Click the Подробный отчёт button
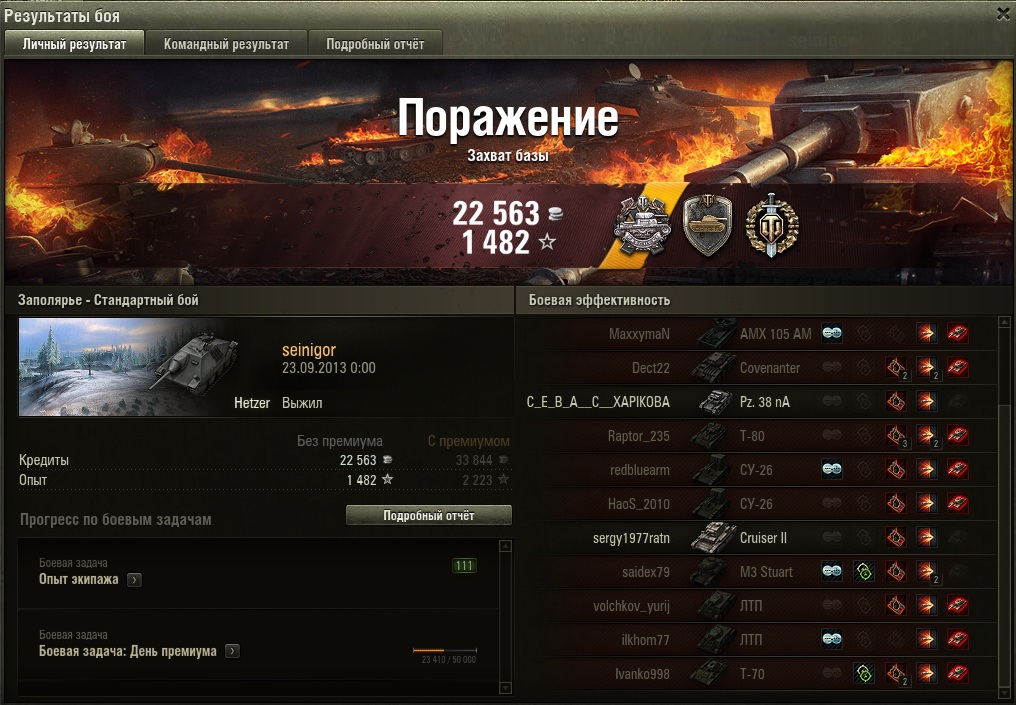The height and width of the screenshot is (705, 1016). click(x=428, y=516)
